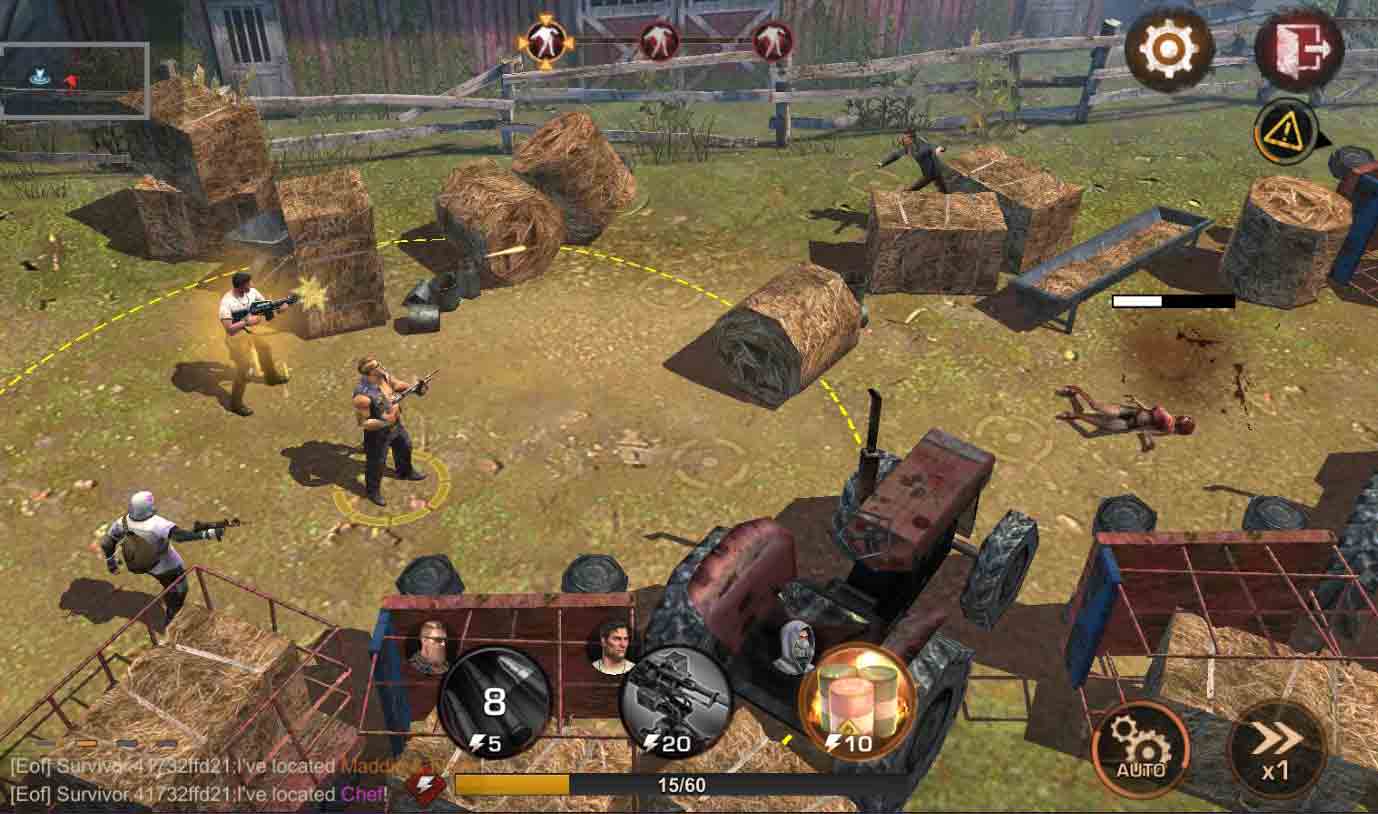Select the hooded masked hero portrait
Viewport: 1378px width, 814px height.
coord(794,646)
